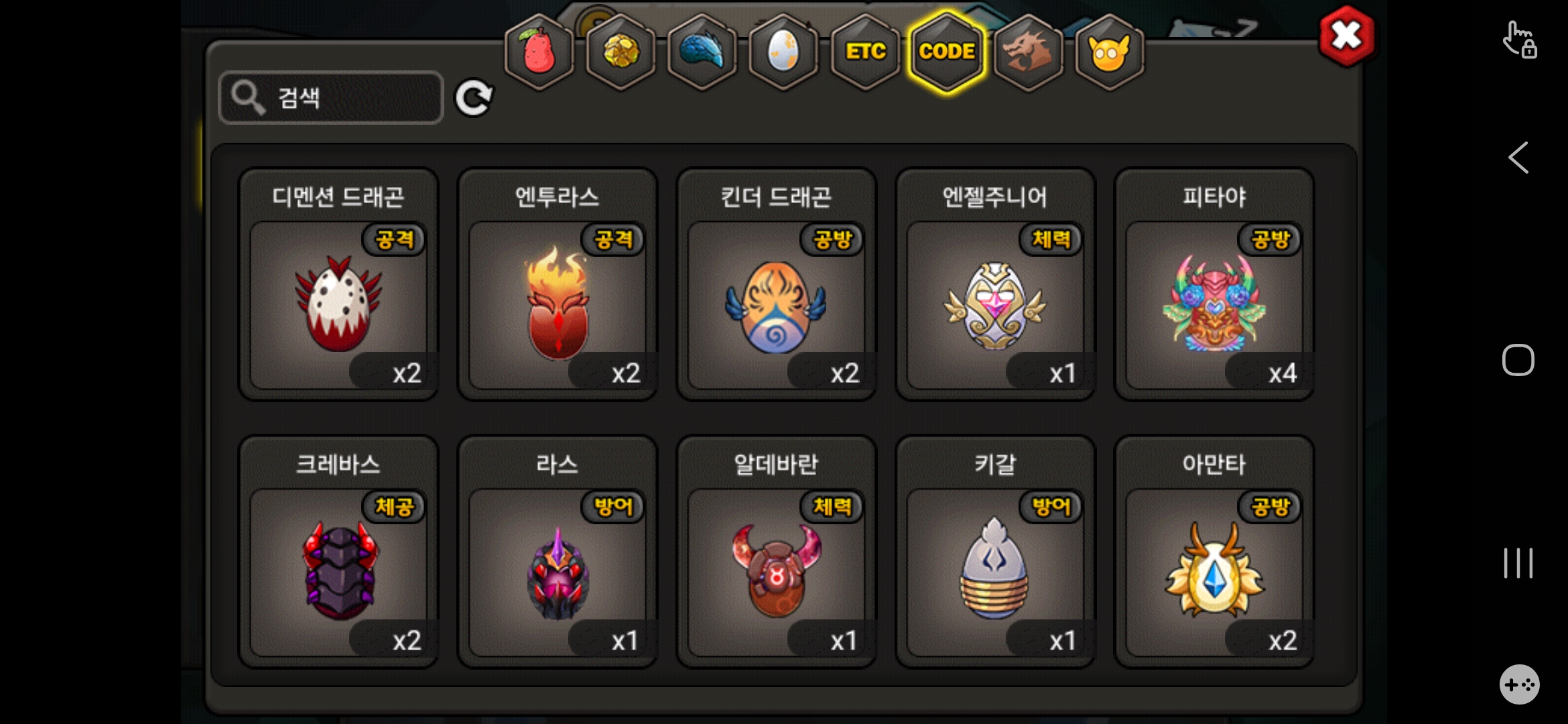Tap the Android back arrow
The height and width of the screenshot is (724, 1568).
pos(1518,158)
